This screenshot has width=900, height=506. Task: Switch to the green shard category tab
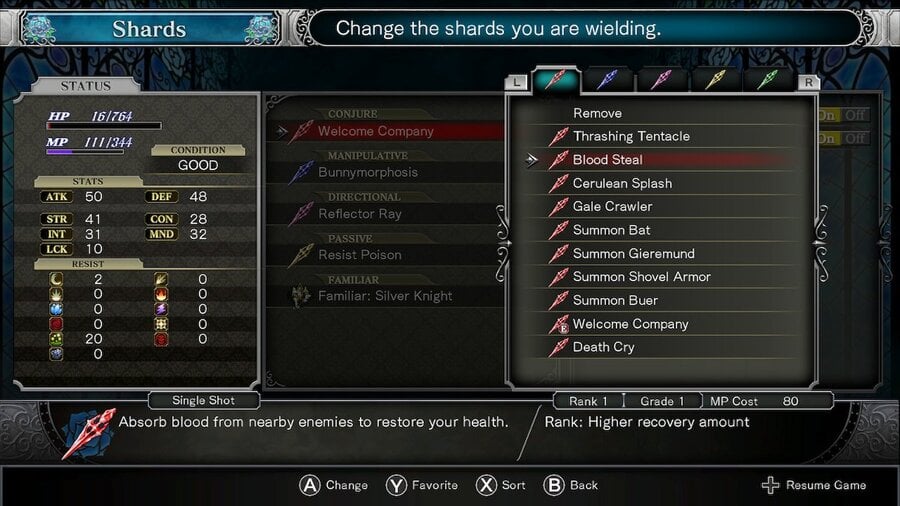coord(768,80)
